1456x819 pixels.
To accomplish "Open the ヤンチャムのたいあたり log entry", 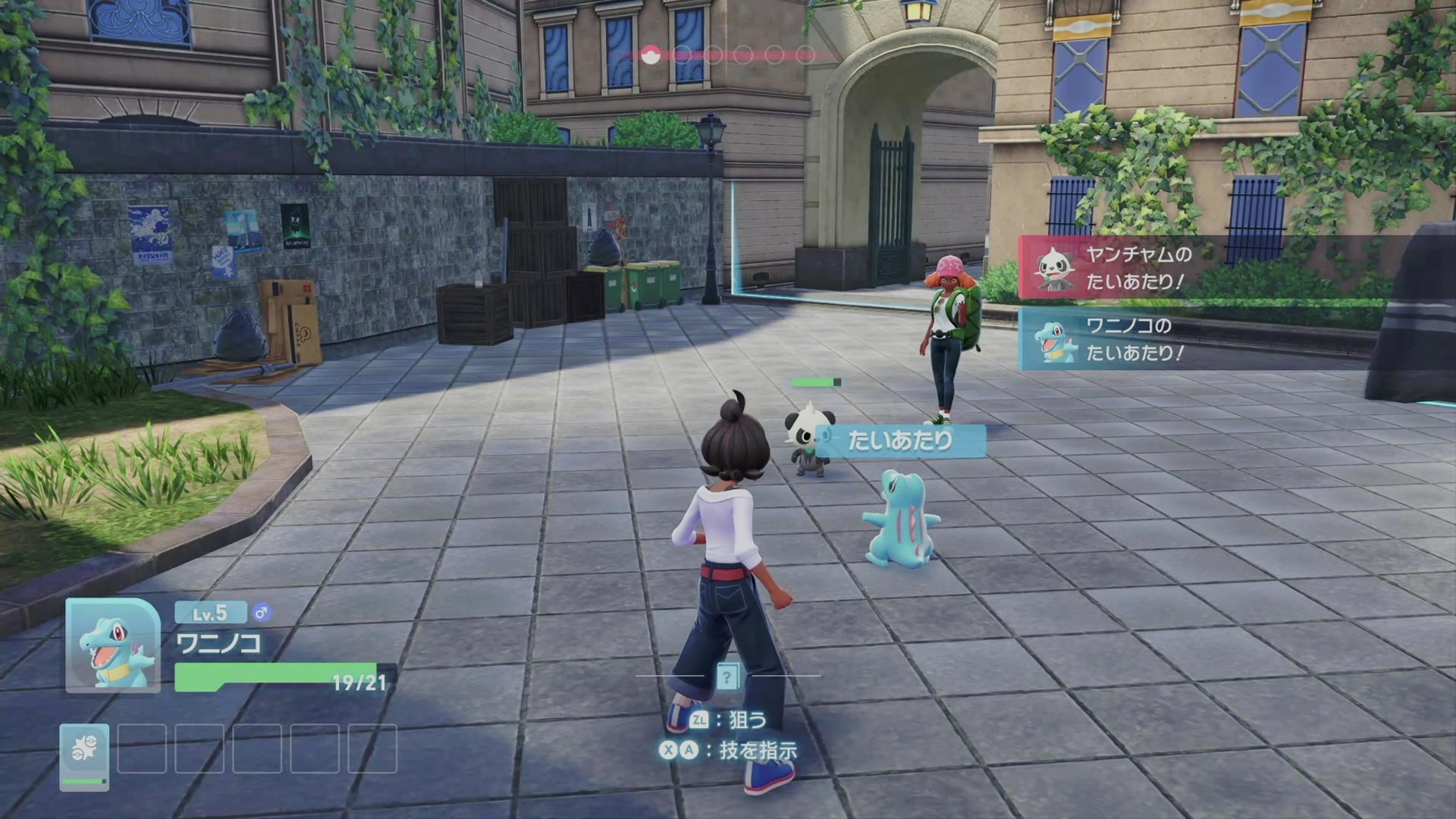I will 1137,268.
